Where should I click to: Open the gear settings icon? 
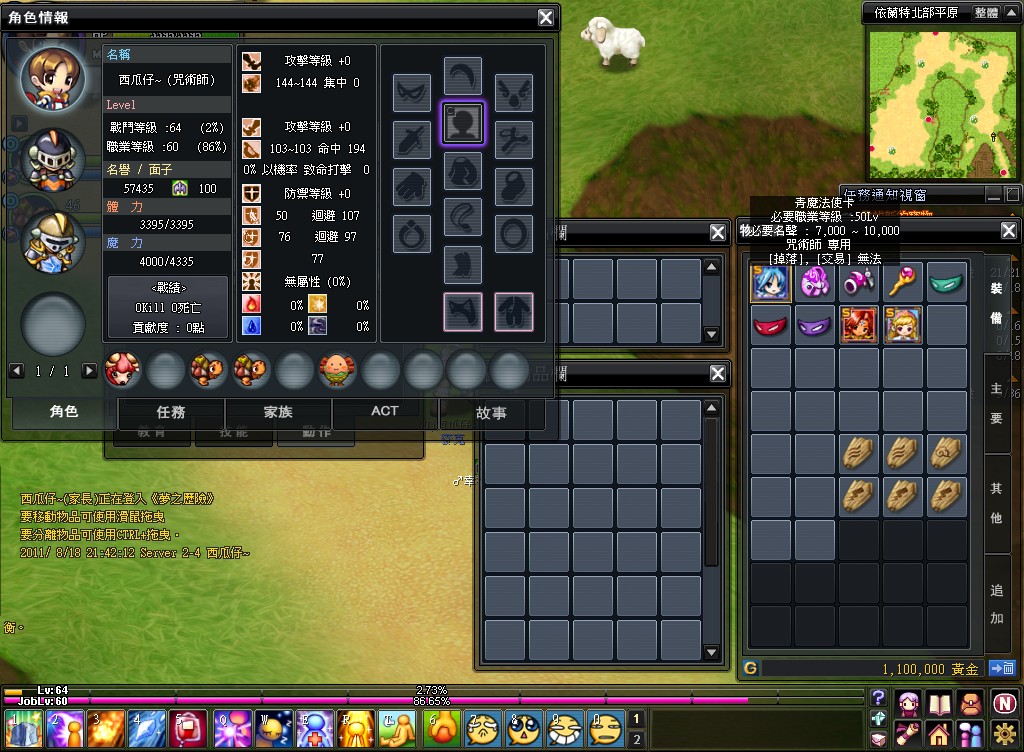click(1006, 733)
